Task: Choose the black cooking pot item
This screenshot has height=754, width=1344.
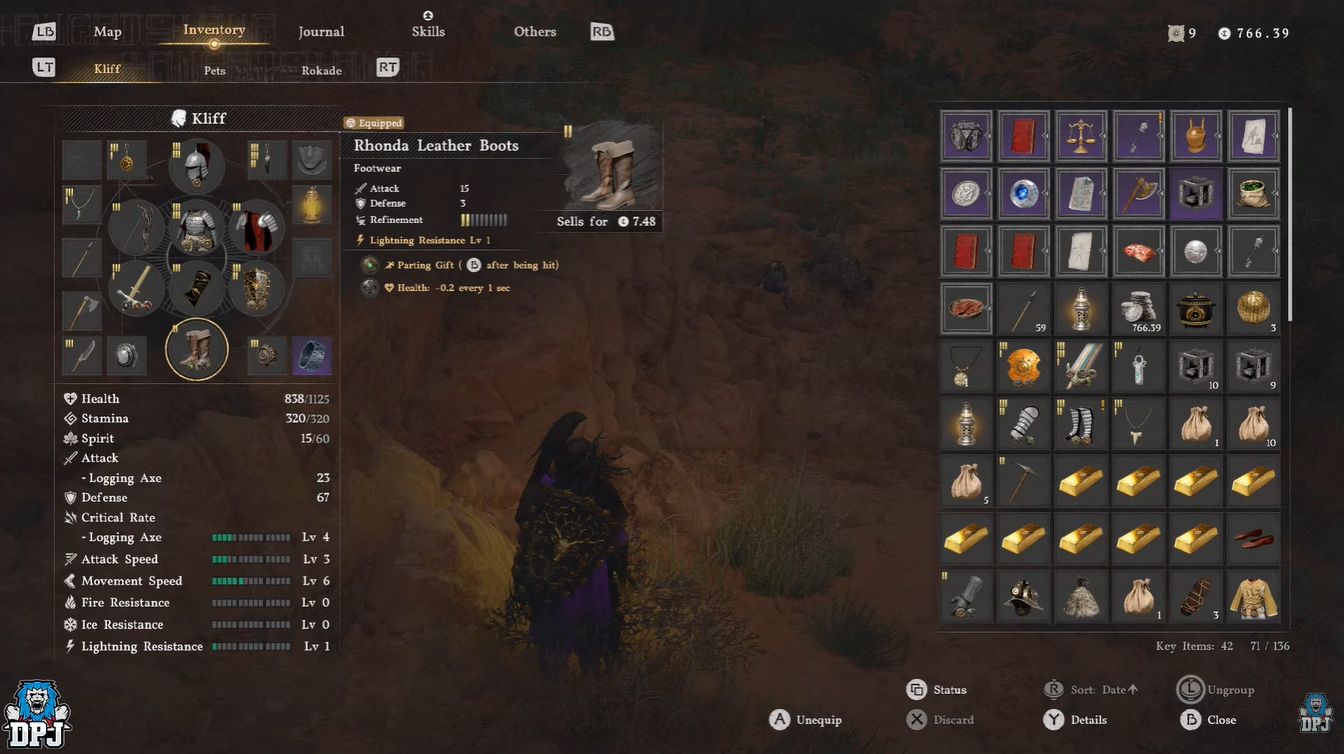Action: (1196, 309)
